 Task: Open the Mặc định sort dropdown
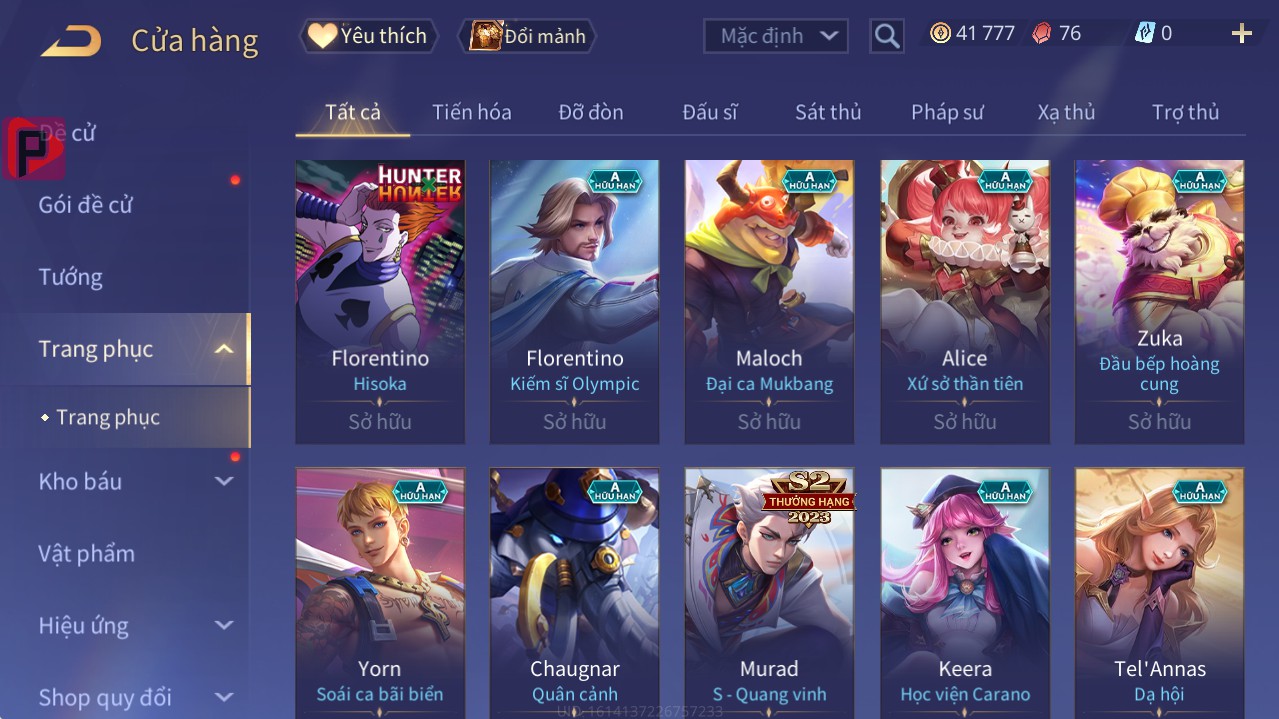(776, 36)
